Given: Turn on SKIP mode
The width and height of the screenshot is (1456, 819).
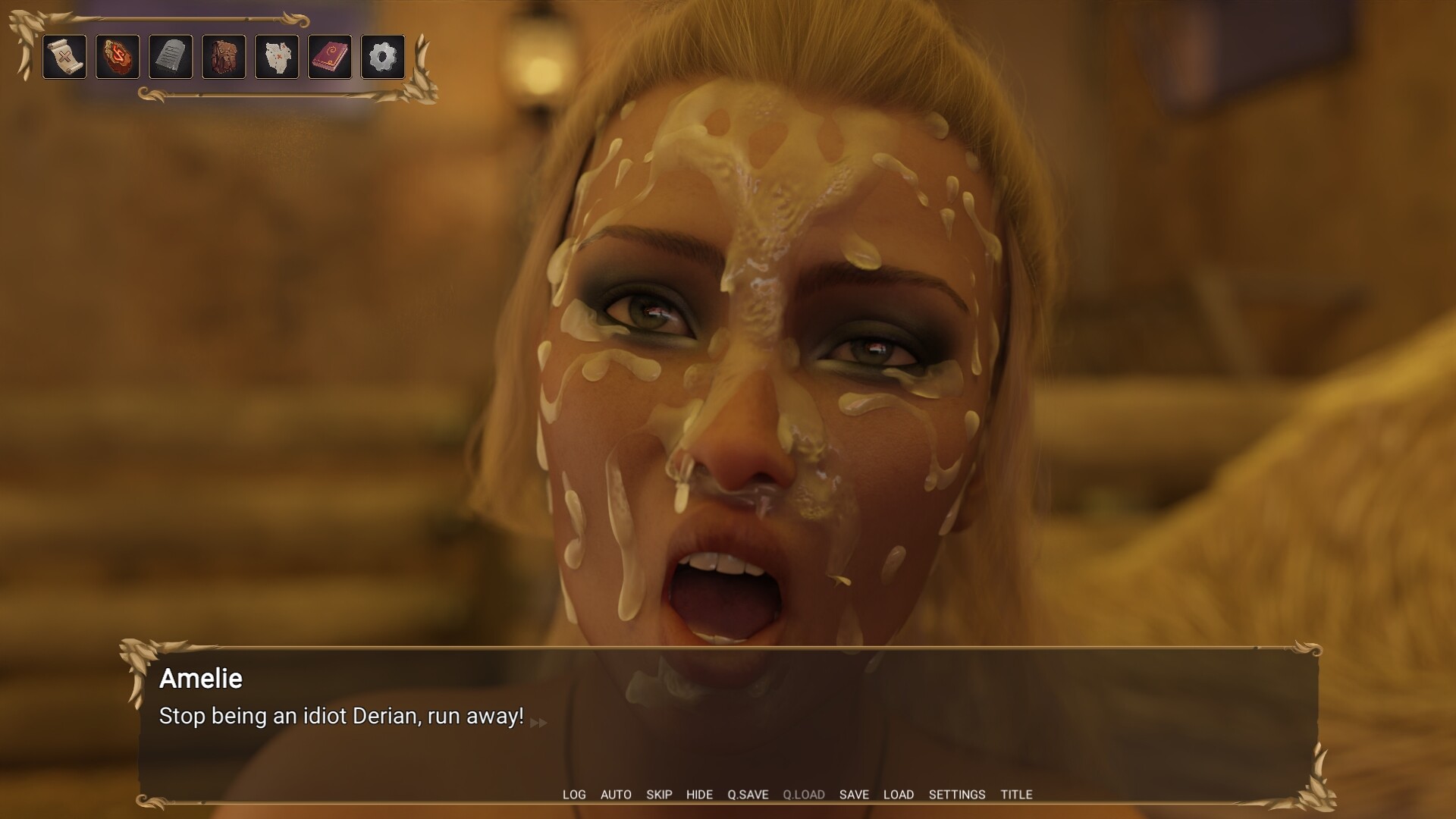Looking at the screenshot, I should click(x=659, y=795).
